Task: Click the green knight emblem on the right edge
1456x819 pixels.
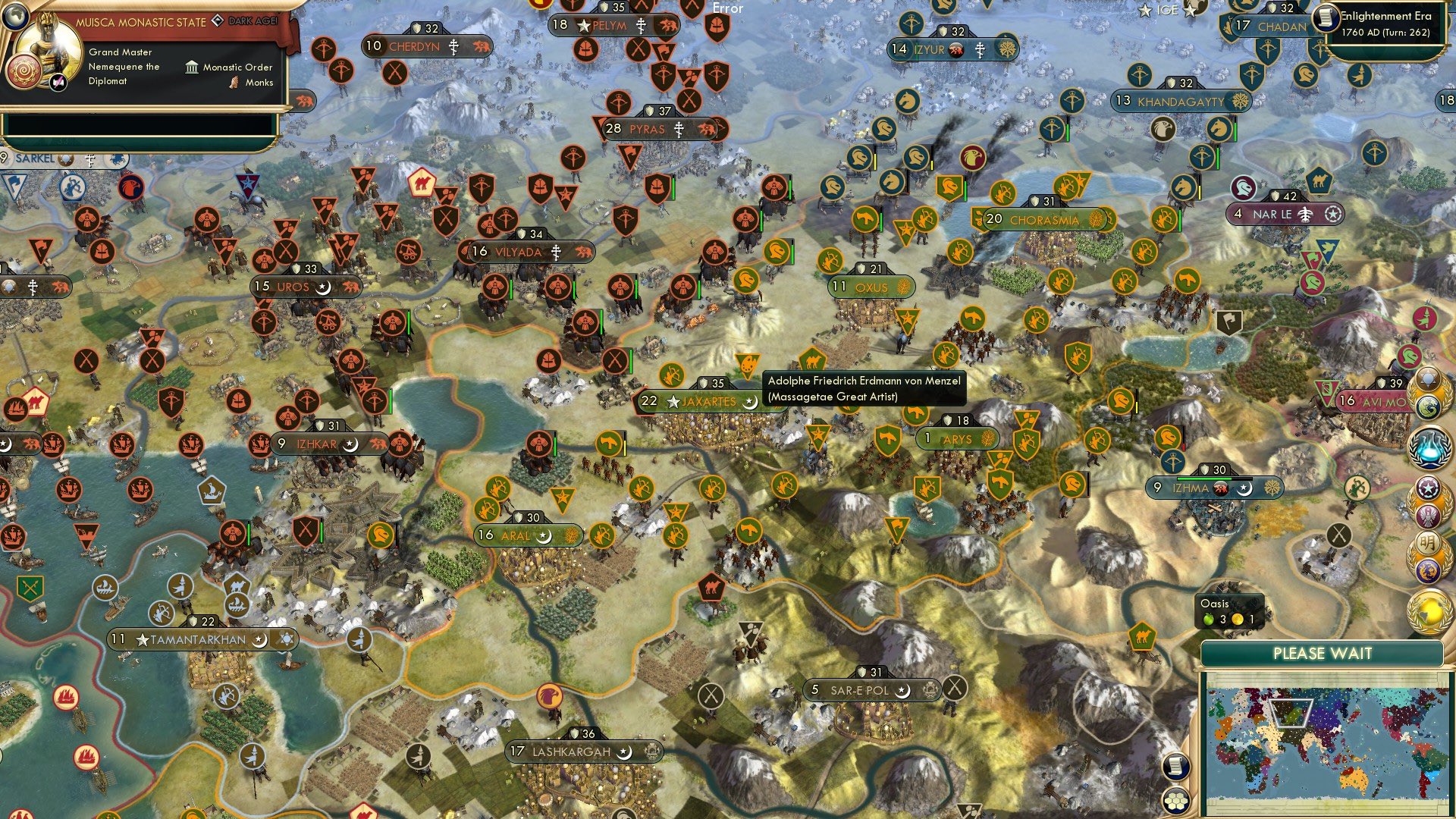Action: [1410, 354]
